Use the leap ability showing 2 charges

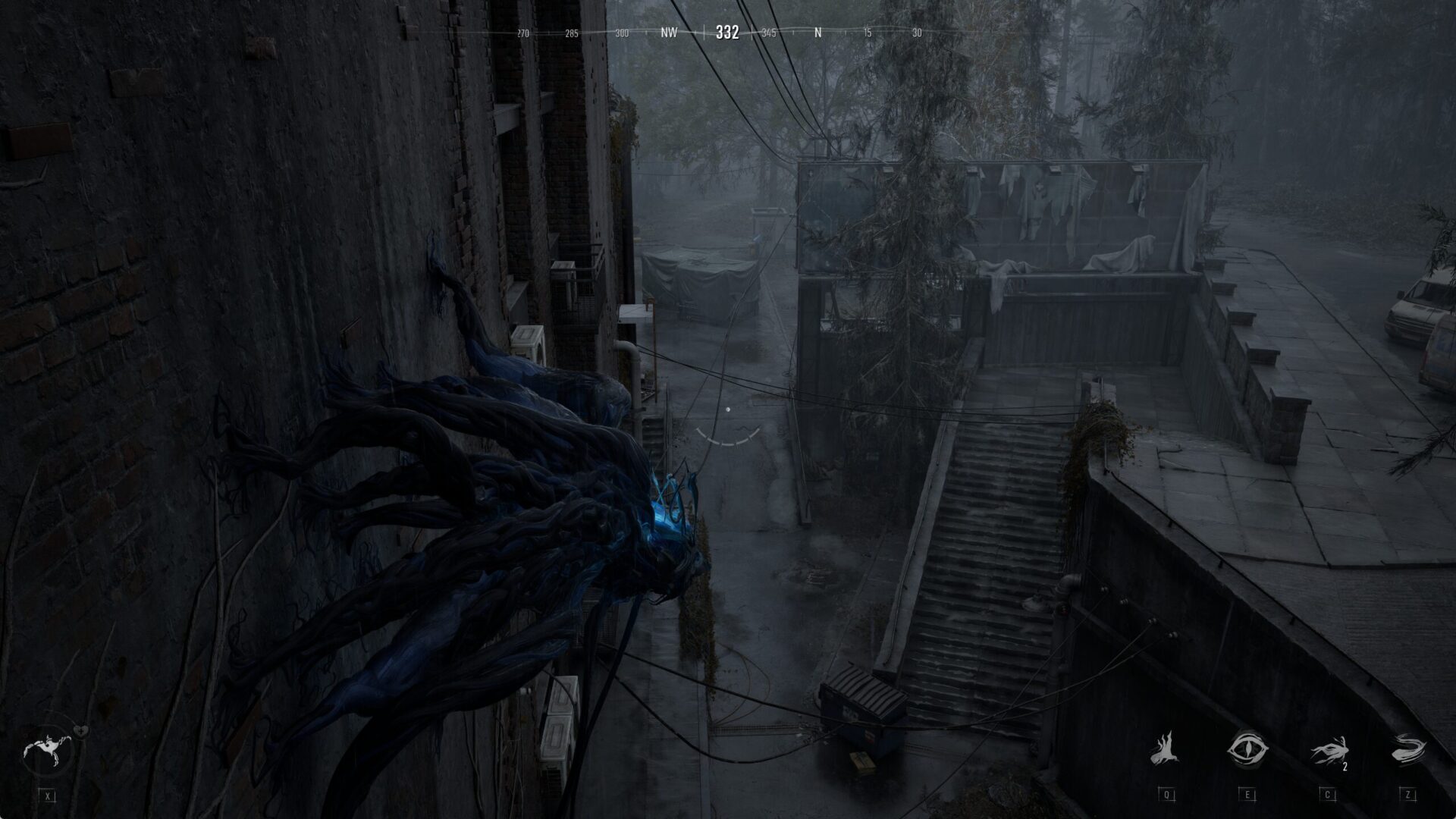[1329, 751]
